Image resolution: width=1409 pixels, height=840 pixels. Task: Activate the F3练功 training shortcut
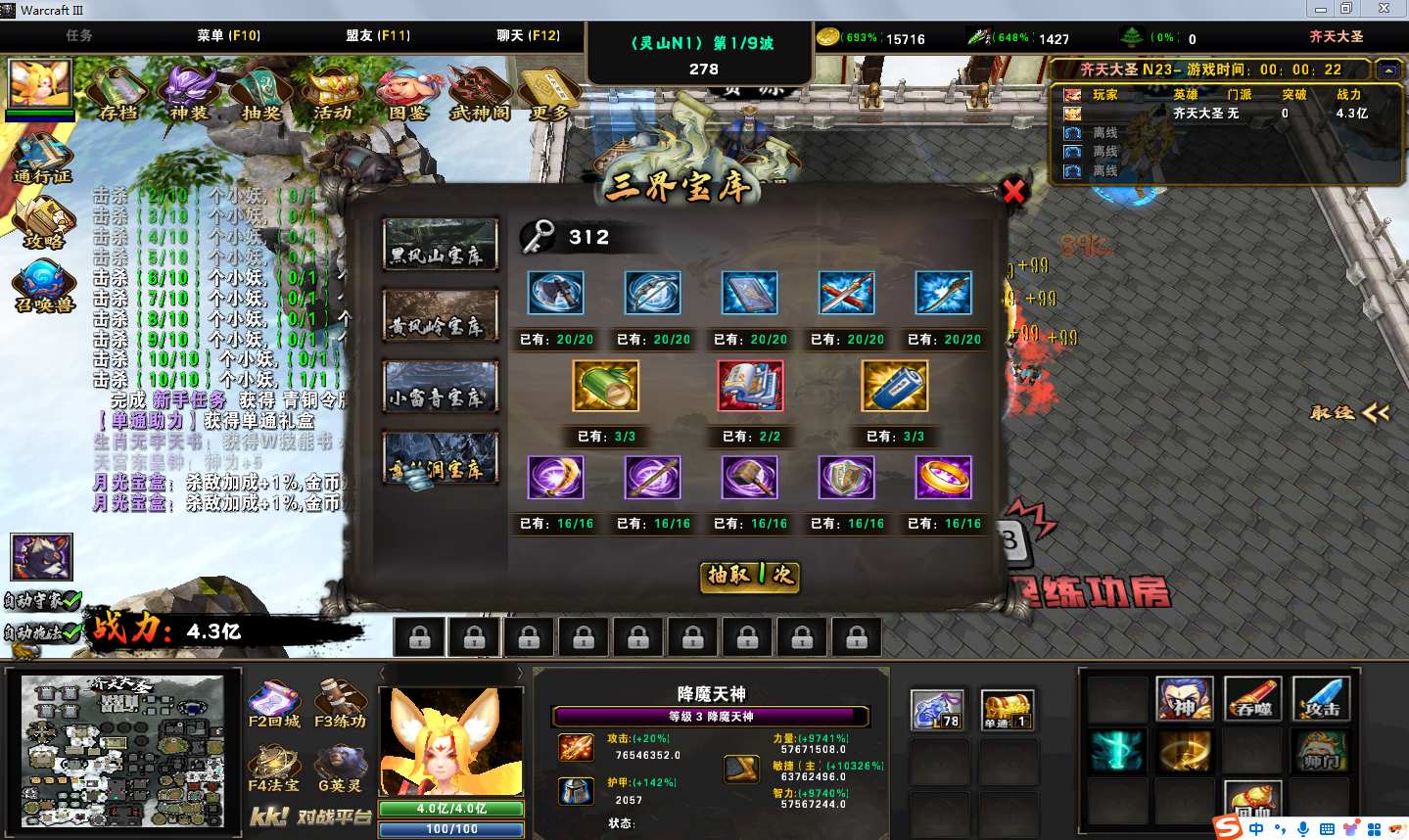(x=340, y=705)
